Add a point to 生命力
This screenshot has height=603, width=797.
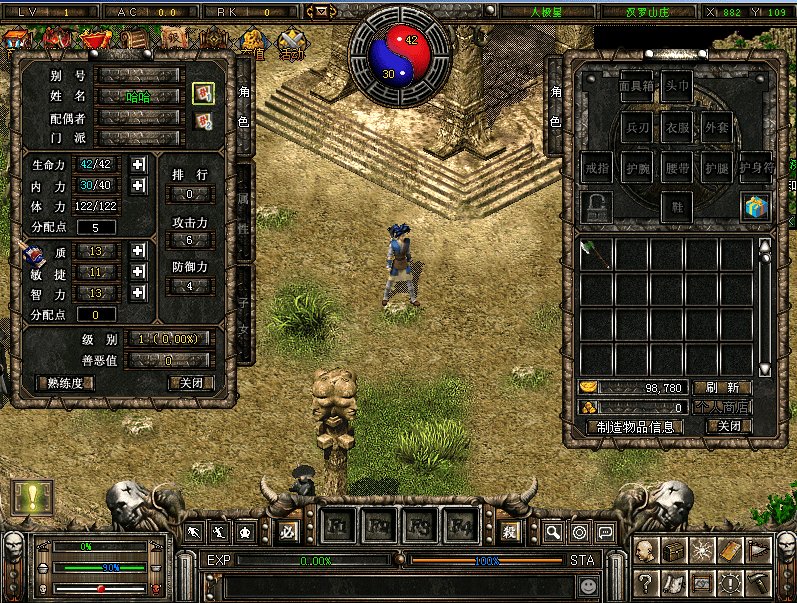click(139, 164)
